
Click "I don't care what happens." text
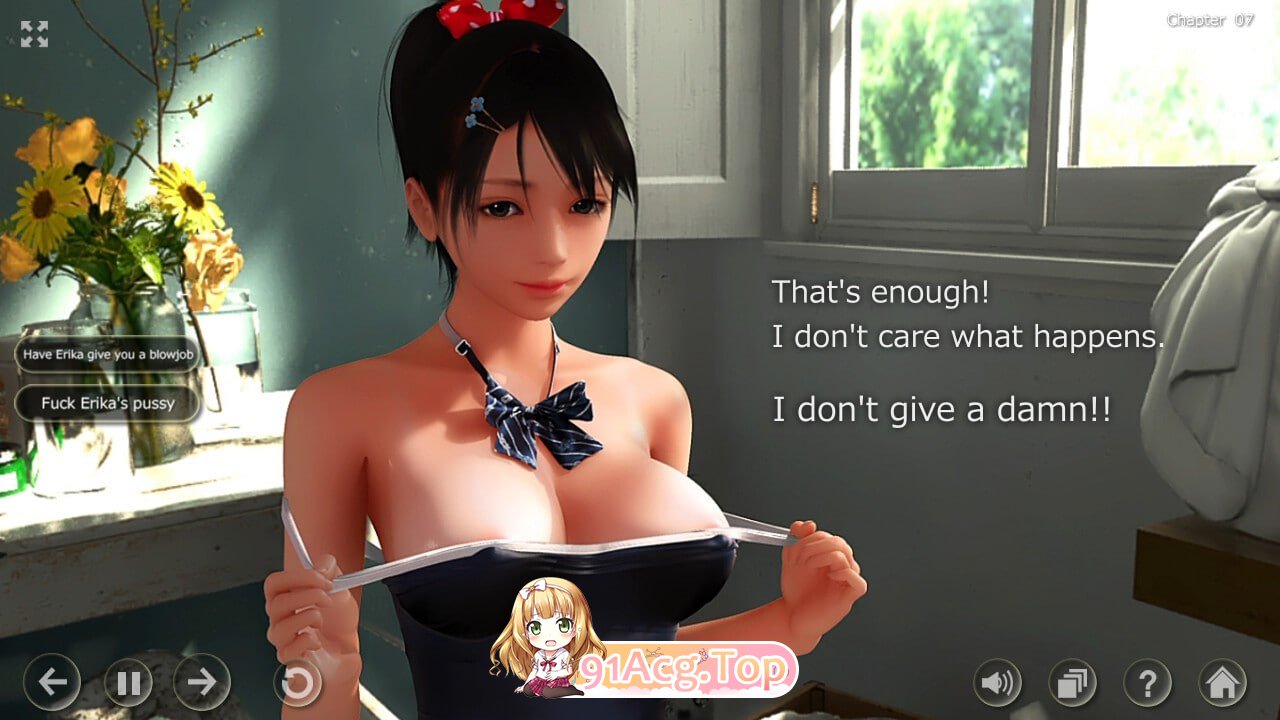tap(967, 337)
